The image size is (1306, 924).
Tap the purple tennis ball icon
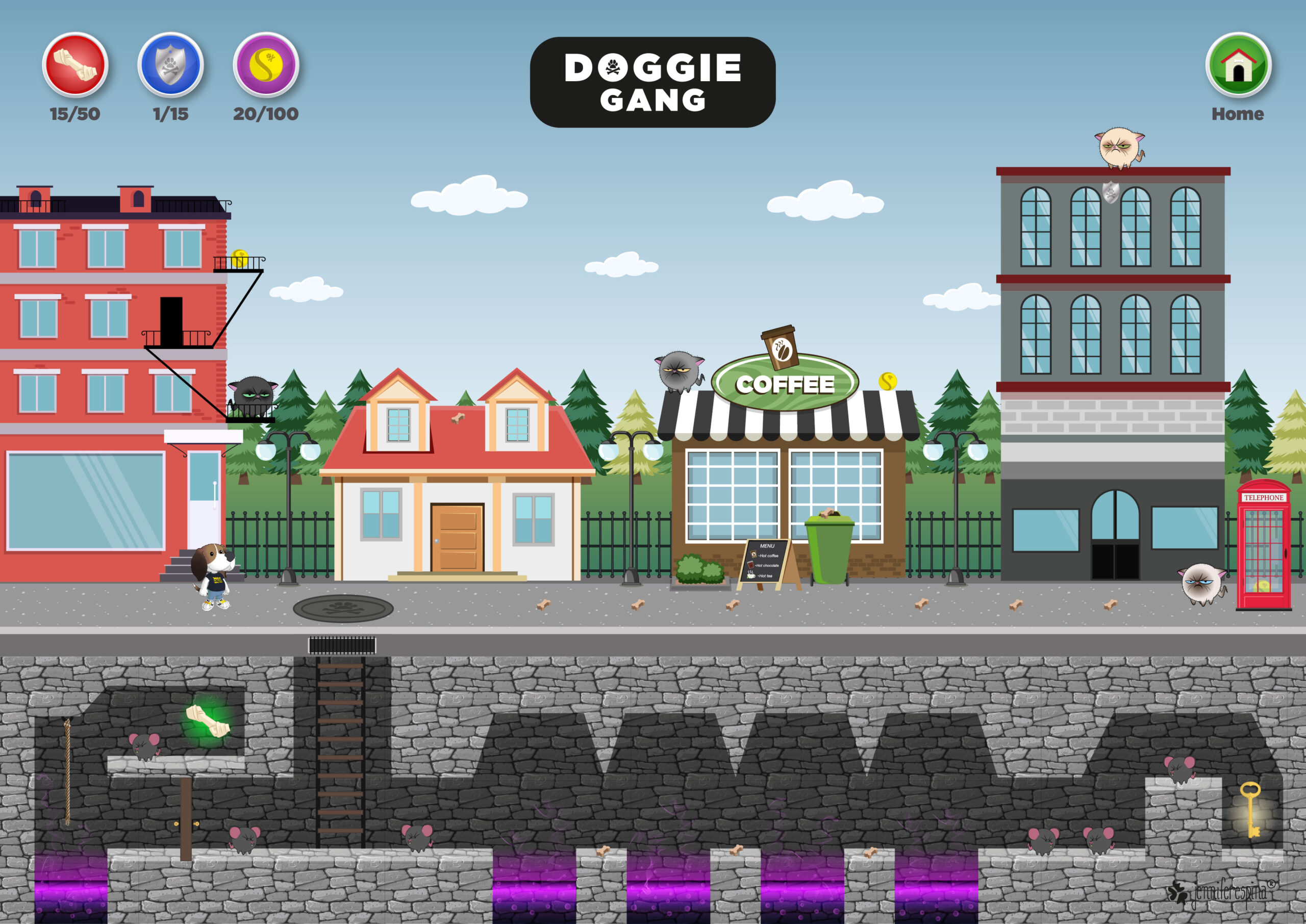coord(266,65)
